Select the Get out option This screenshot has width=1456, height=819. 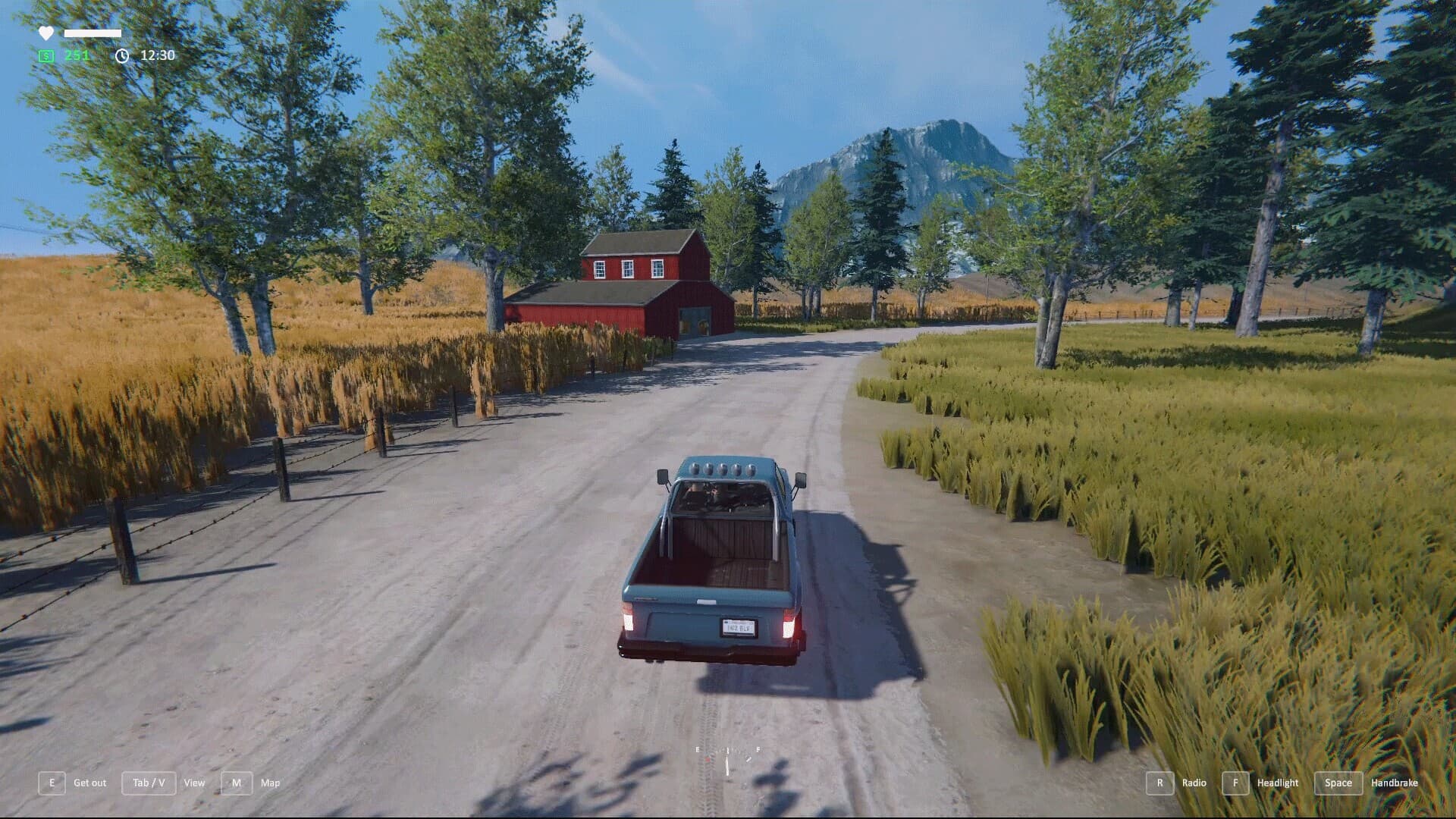click(89, 783)
